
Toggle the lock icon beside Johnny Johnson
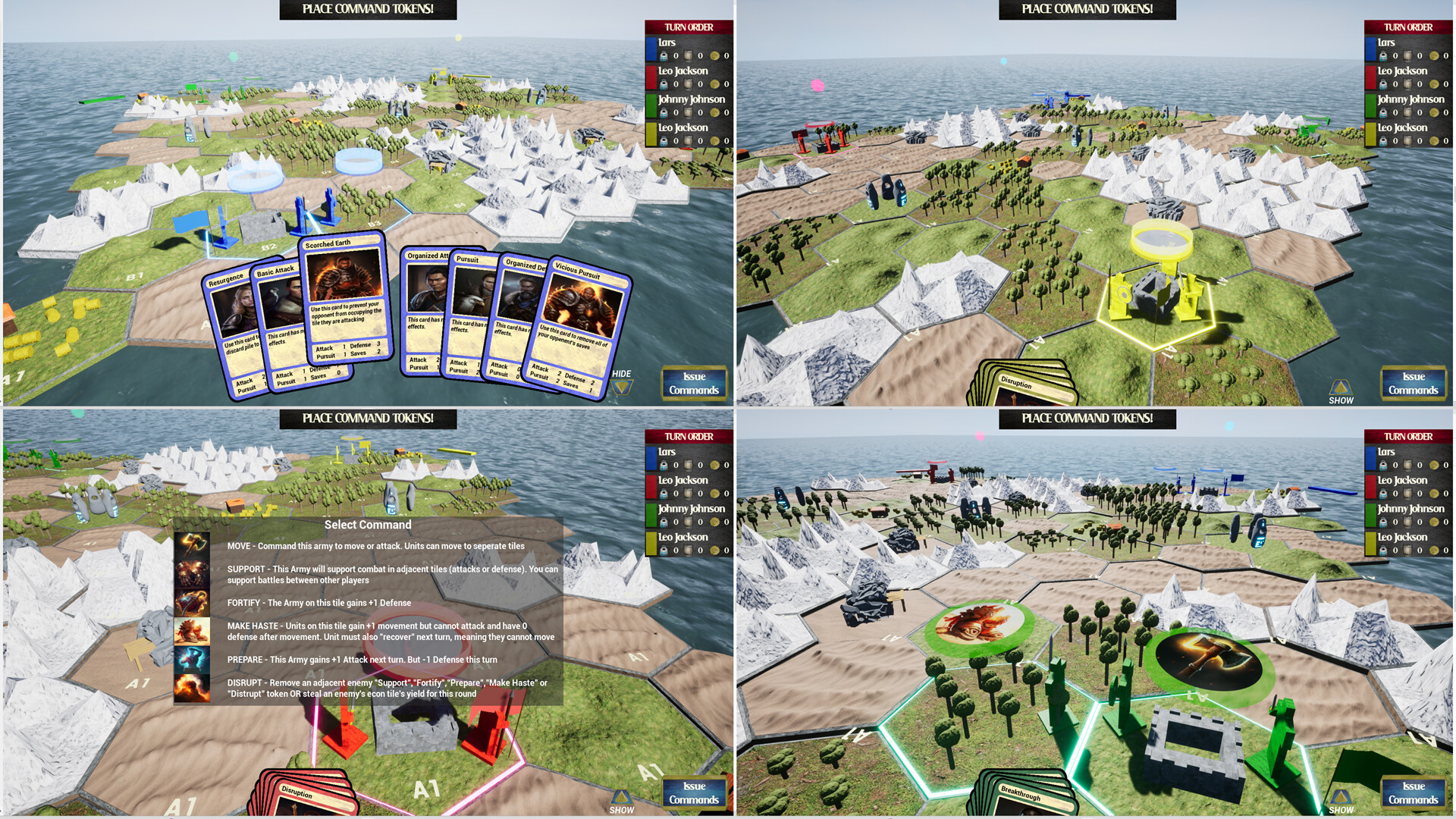click(662, 113)
